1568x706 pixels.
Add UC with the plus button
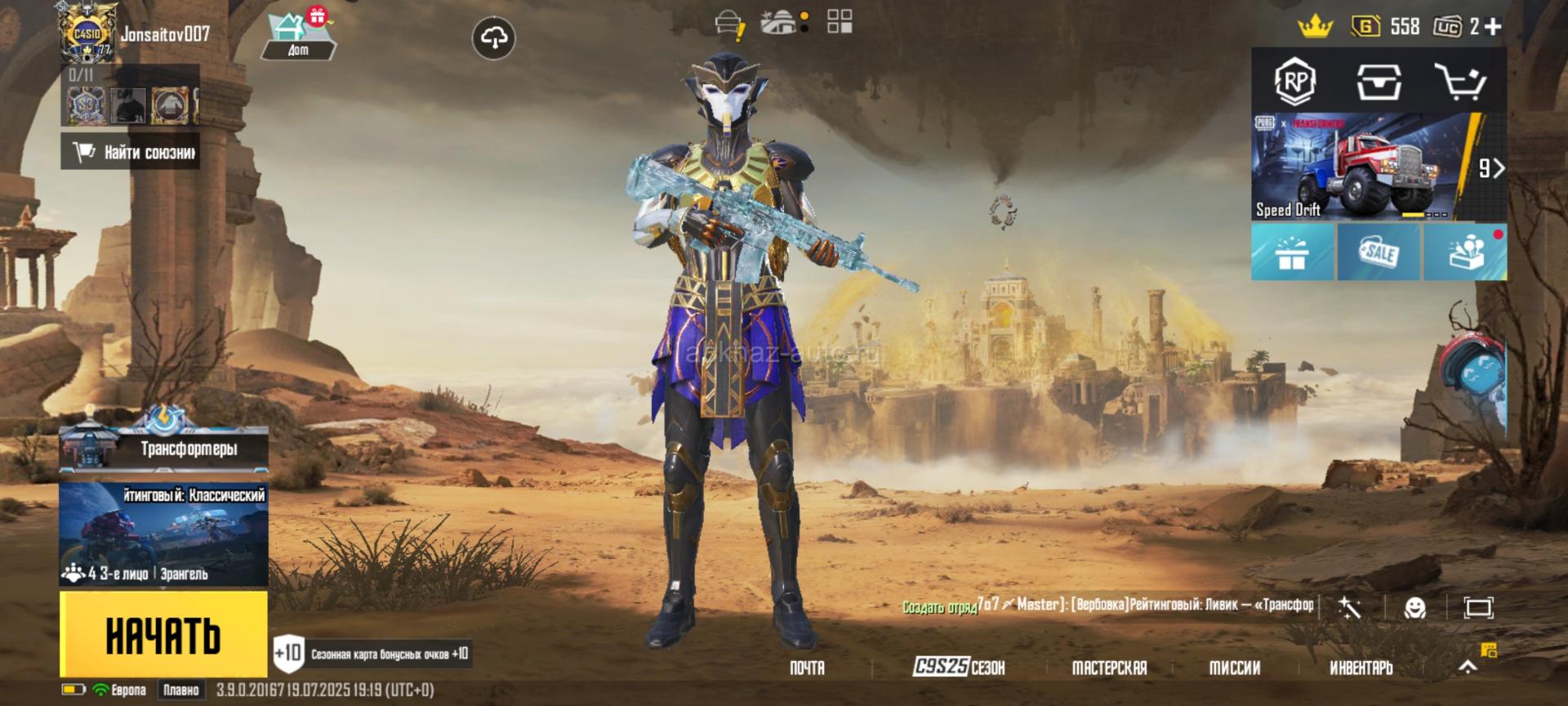click(1493, 26)
